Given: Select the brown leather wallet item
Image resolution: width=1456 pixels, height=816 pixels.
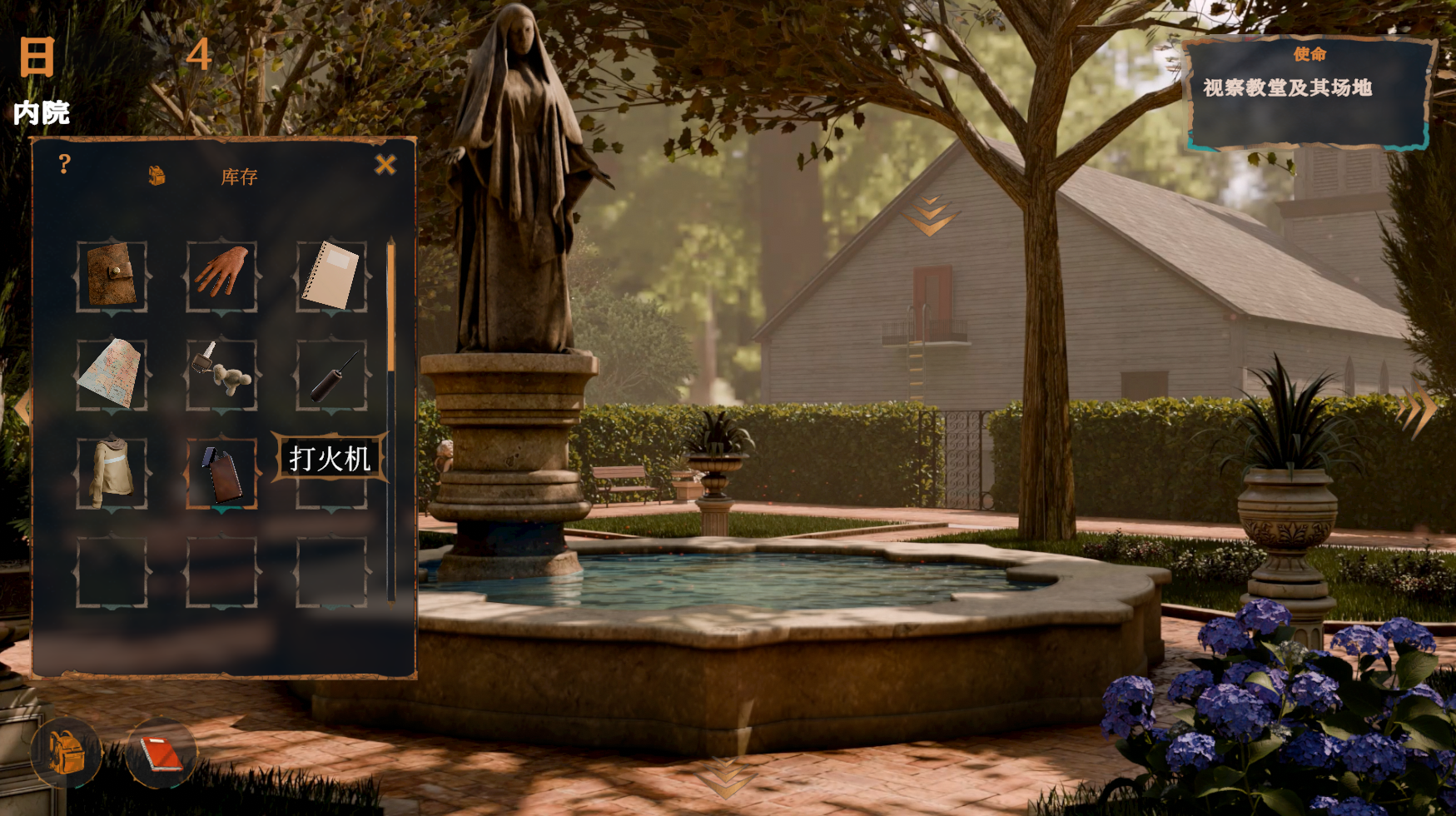Looking at the screenshot, I should point(112,276).
